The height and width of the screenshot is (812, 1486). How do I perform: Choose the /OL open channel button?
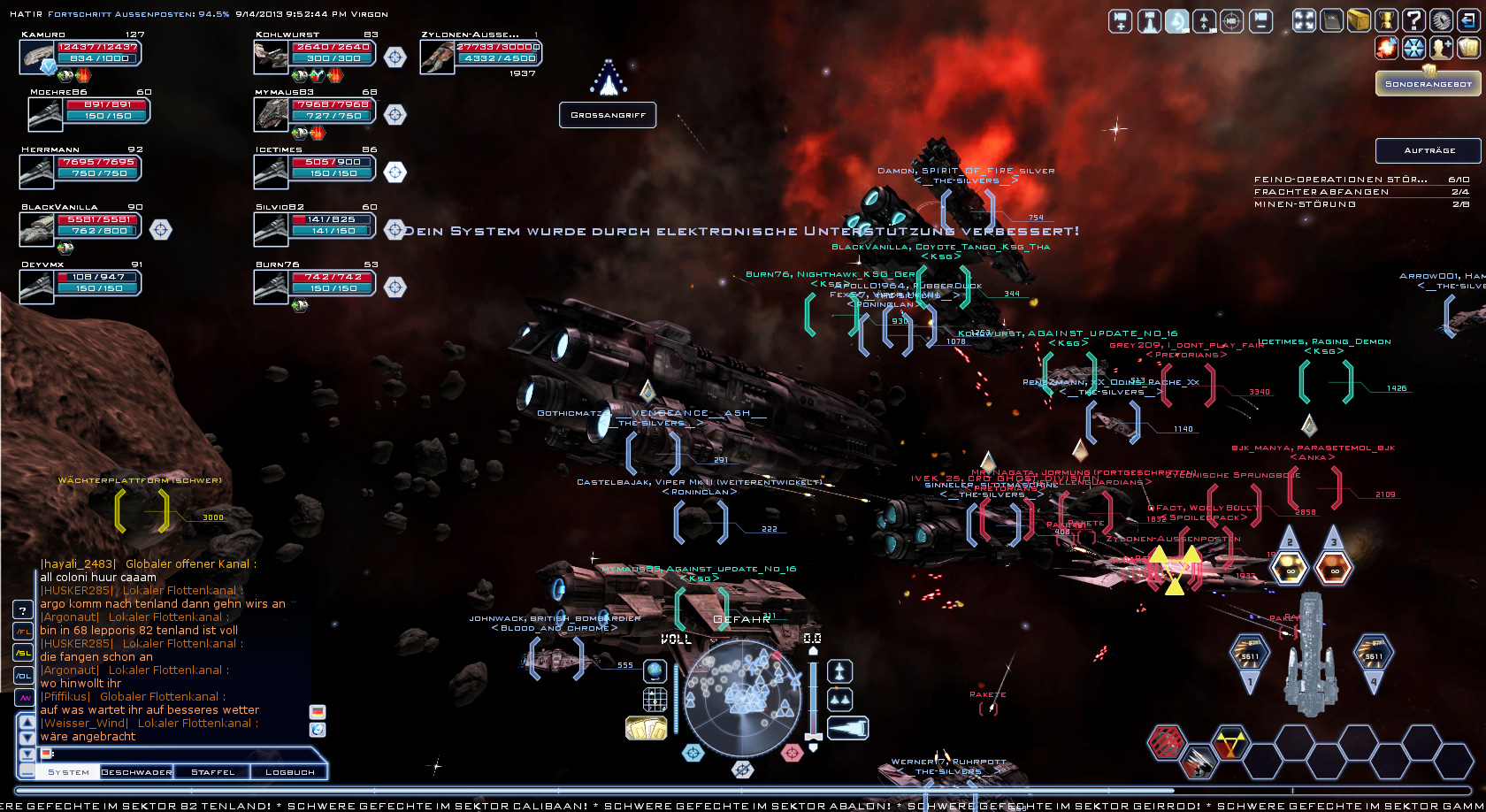tap(23, 676)
